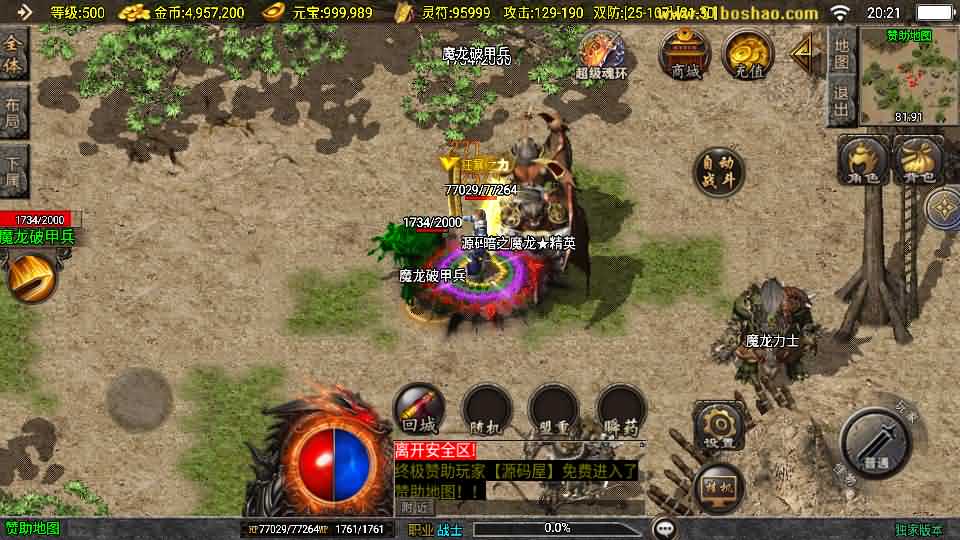Open the 设置 settings gear
The width and height of the screenshot is (960, 540).
tap(719, 427)
